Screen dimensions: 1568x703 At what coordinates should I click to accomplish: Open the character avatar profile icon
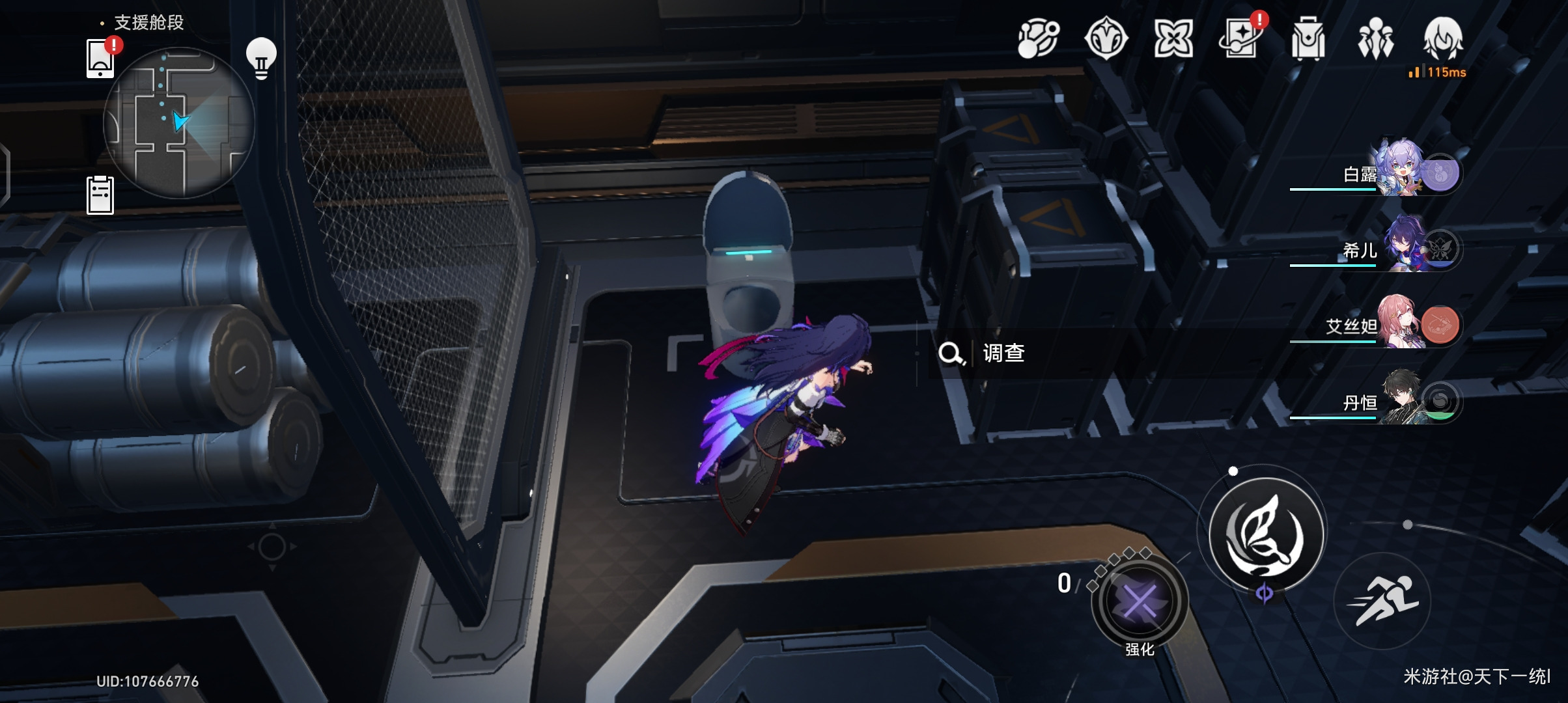pos(1443,38)
